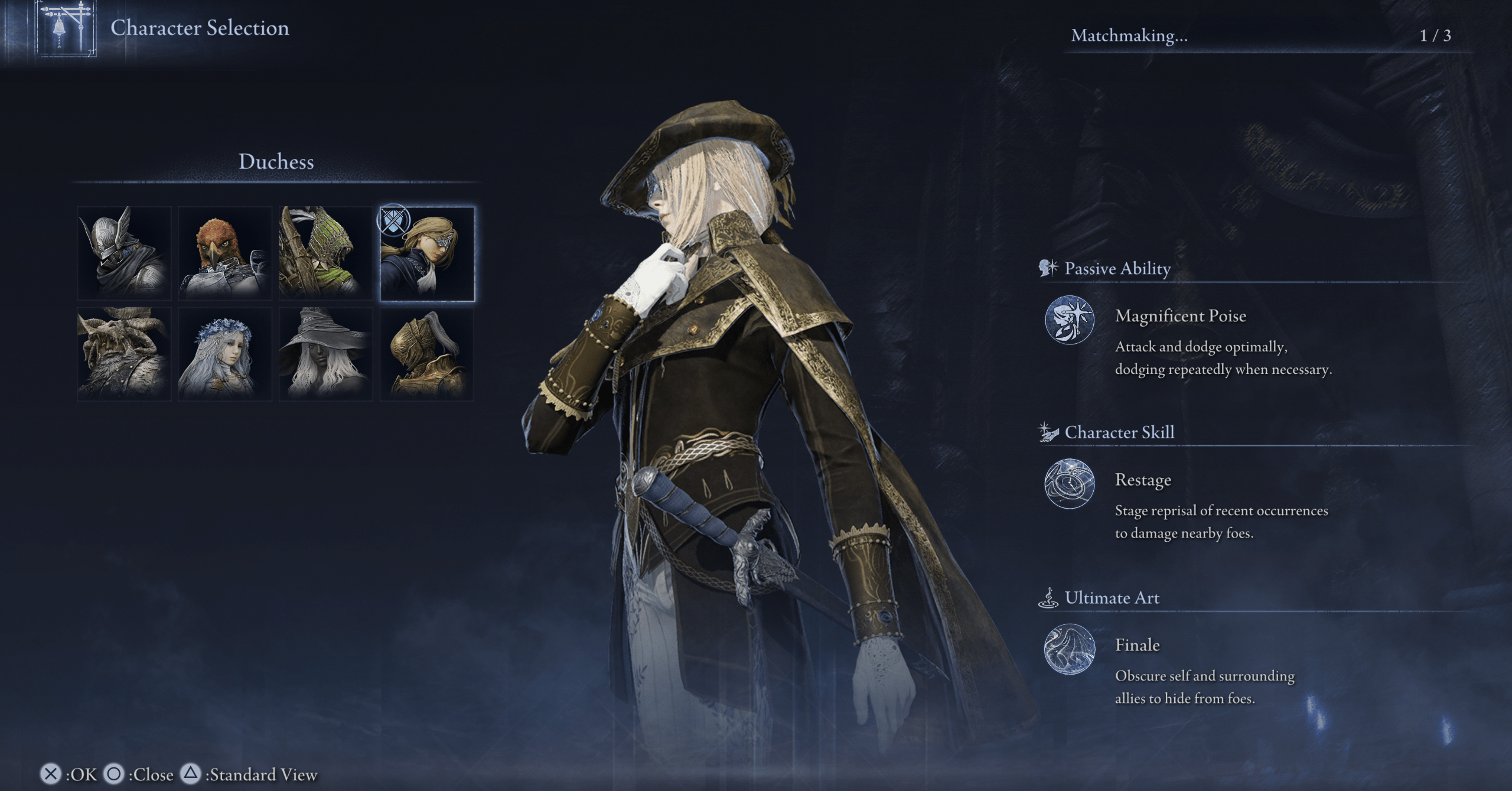This screenshot has width=1512, height=791.
Task: Click the Passive Ability section header icon
Action: (1048, 268)
